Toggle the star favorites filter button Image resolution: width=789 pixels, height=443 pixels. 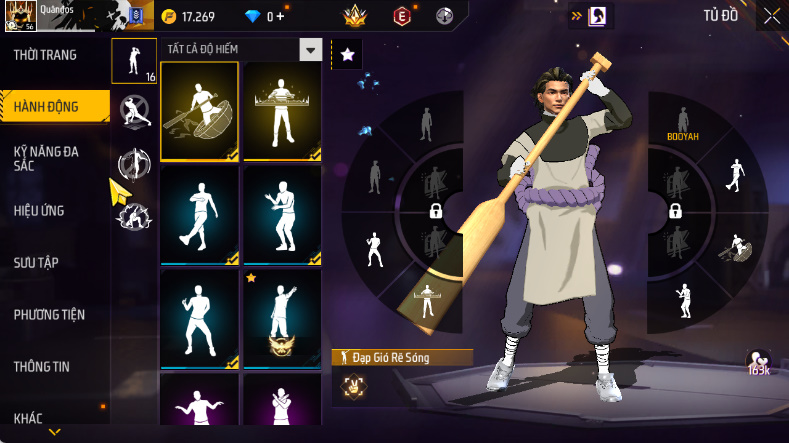click(x=347, y=55)
